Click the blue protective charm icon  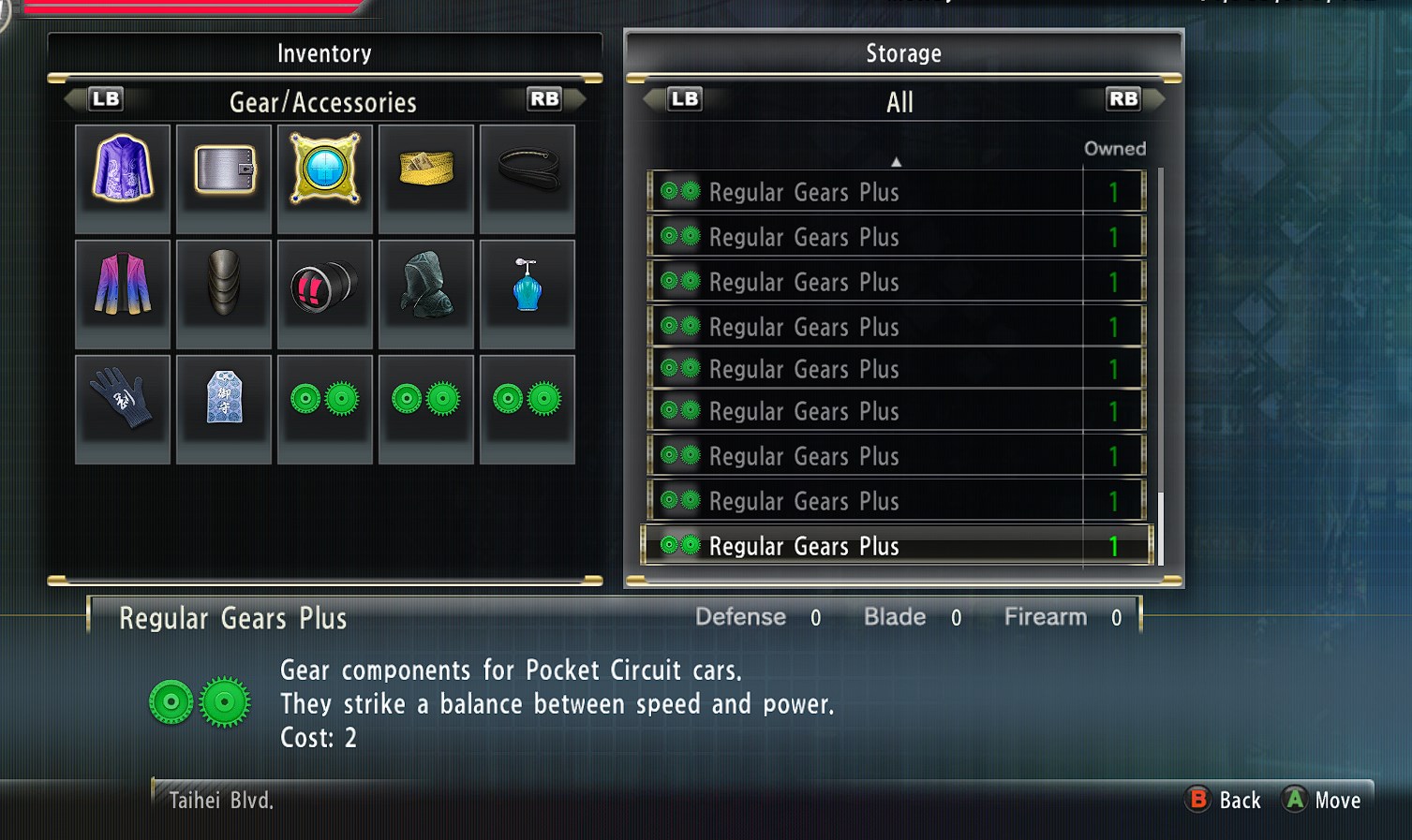click(224, 407)
